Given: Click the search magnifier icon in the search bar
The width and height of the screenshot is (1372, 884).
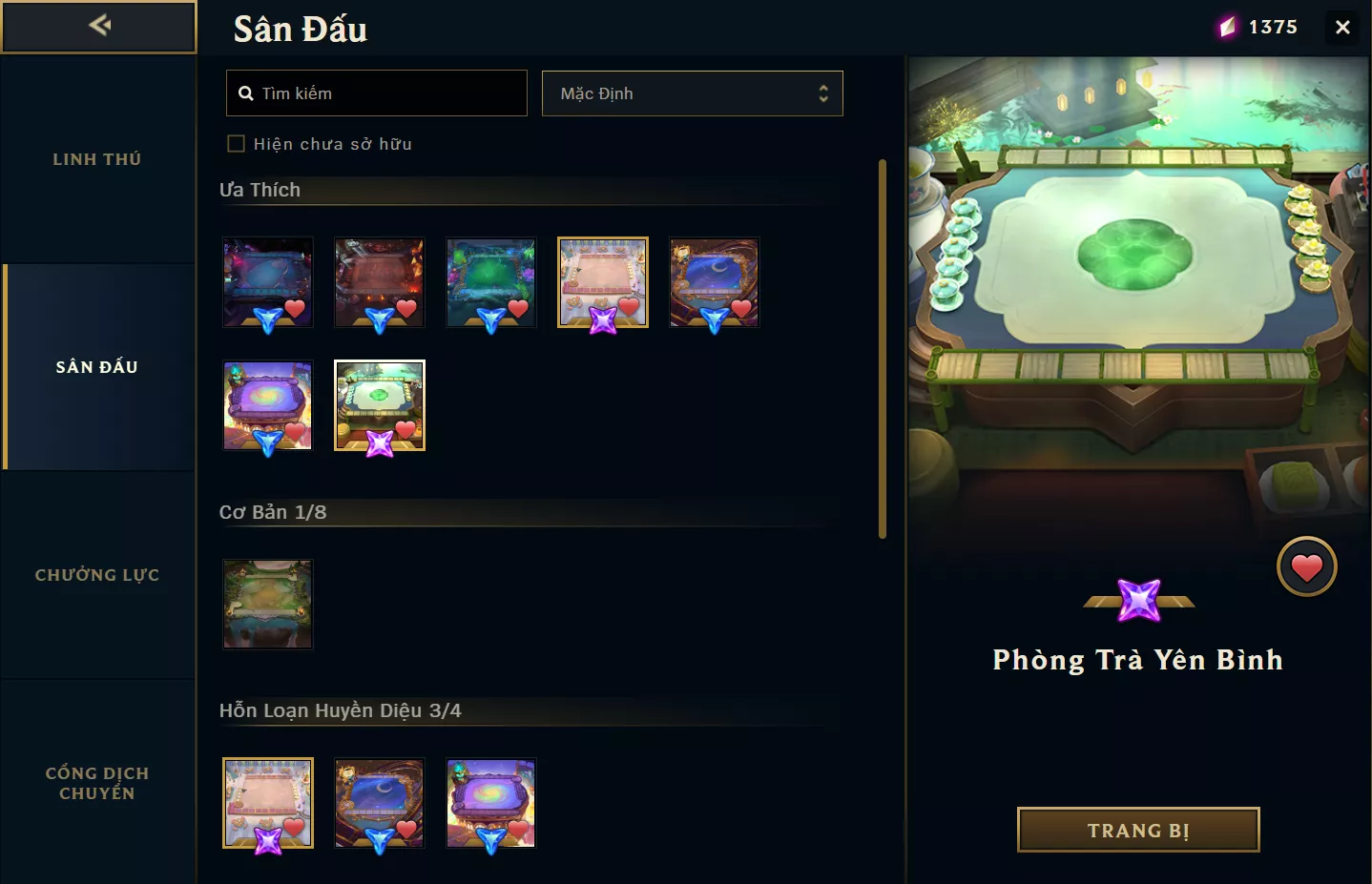Looking at the screenshot, I should [x=246, y=93].
